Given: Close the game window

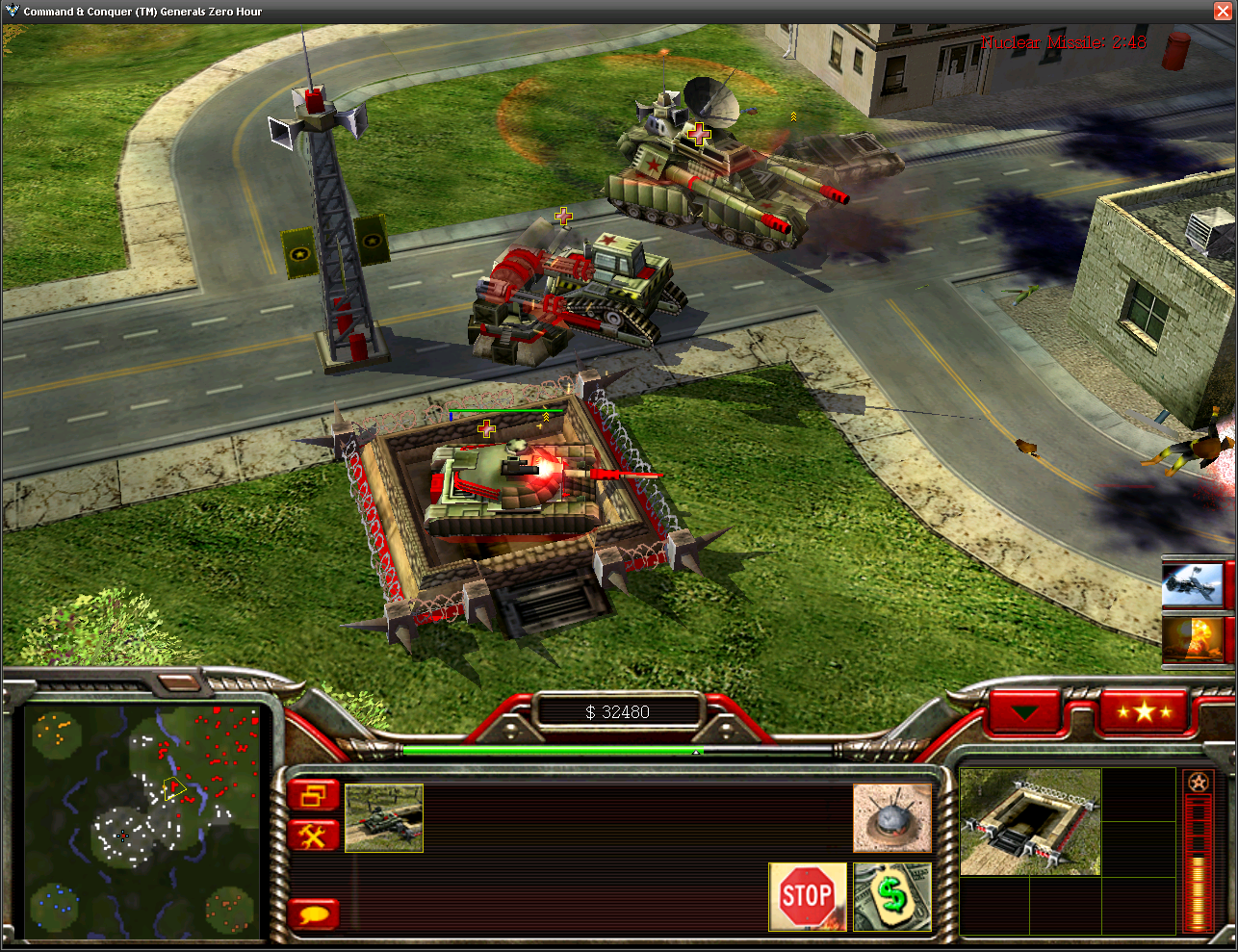Looking at the screenshot, I should pyautogui.click(x=1223, y=11).
